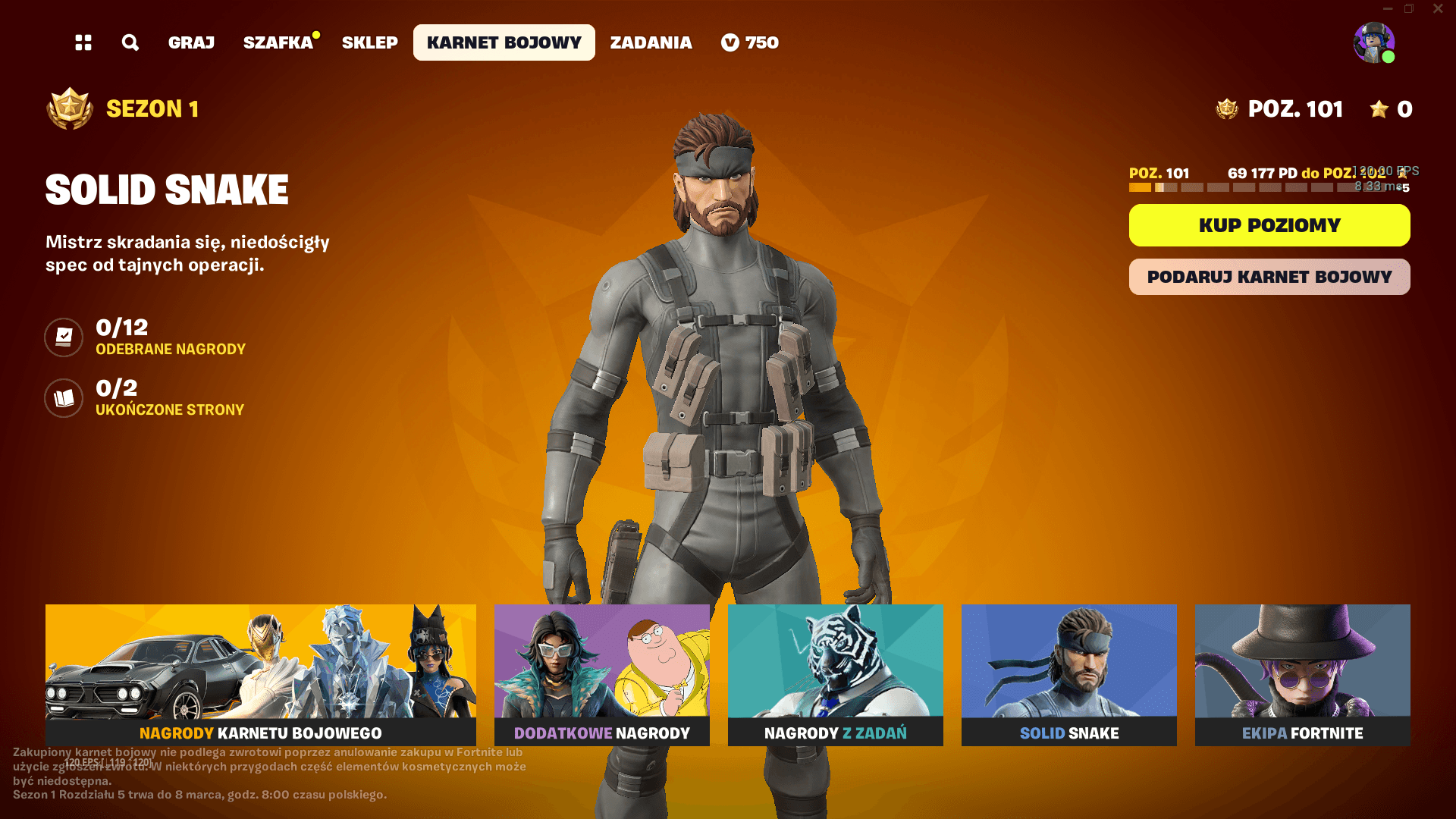The image size is (1456, 819).
Task: Click the search magnifier icon
Action: (130, 42)
